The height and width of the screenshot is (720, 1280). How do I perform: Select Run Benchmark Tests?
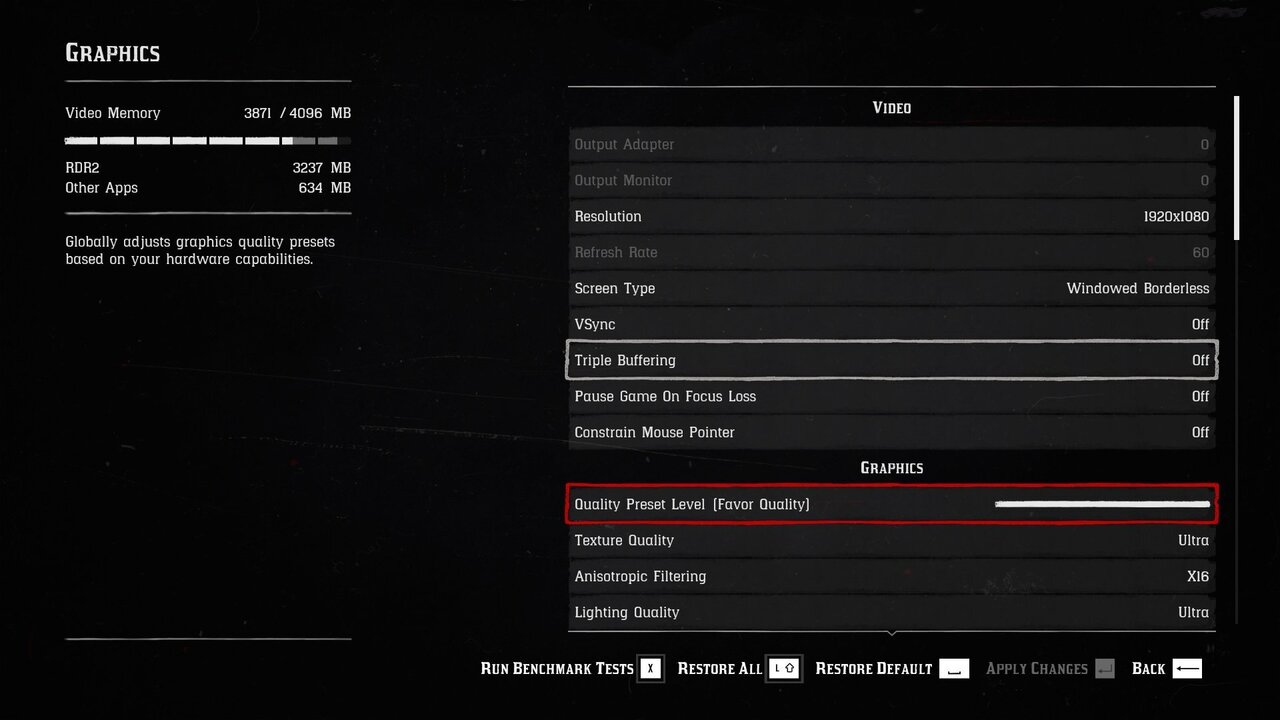coord(556,668)
